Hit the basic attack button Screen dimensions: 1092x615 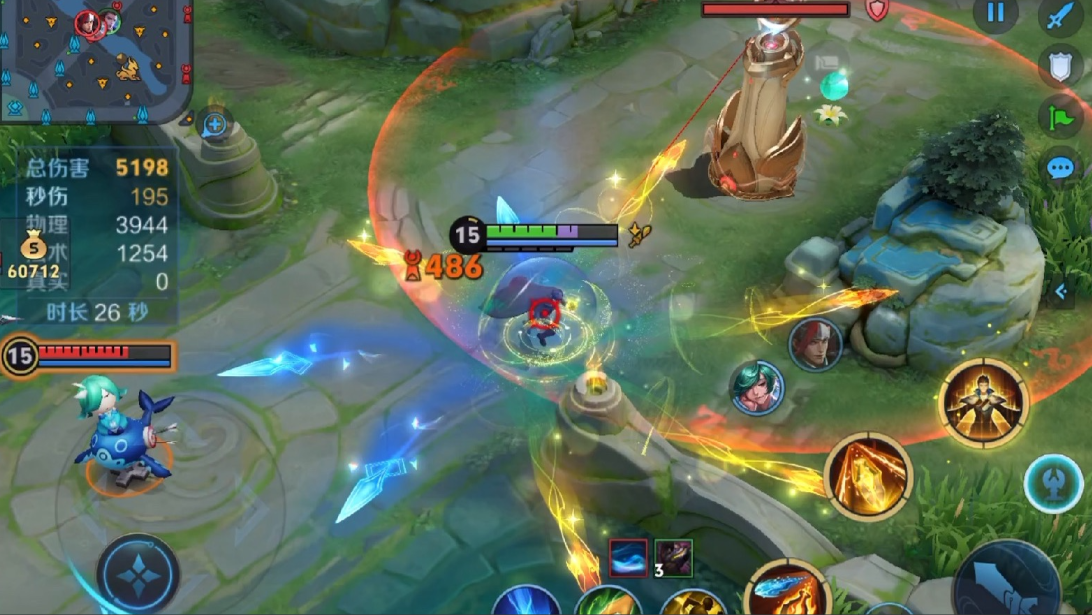point(1005,585)
